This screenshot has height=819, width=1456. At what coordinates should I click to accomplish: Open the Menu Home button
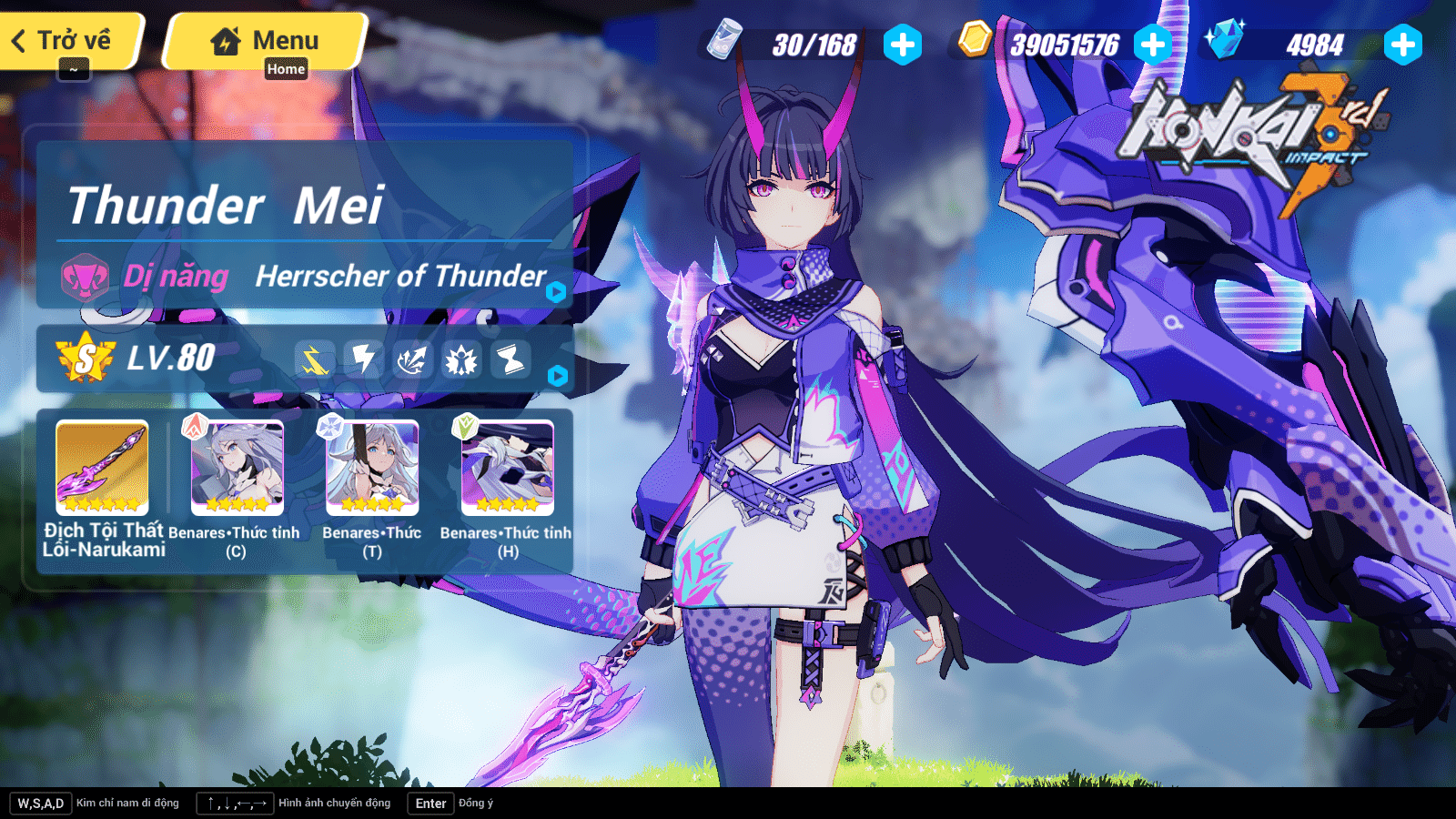click(264, 40)
